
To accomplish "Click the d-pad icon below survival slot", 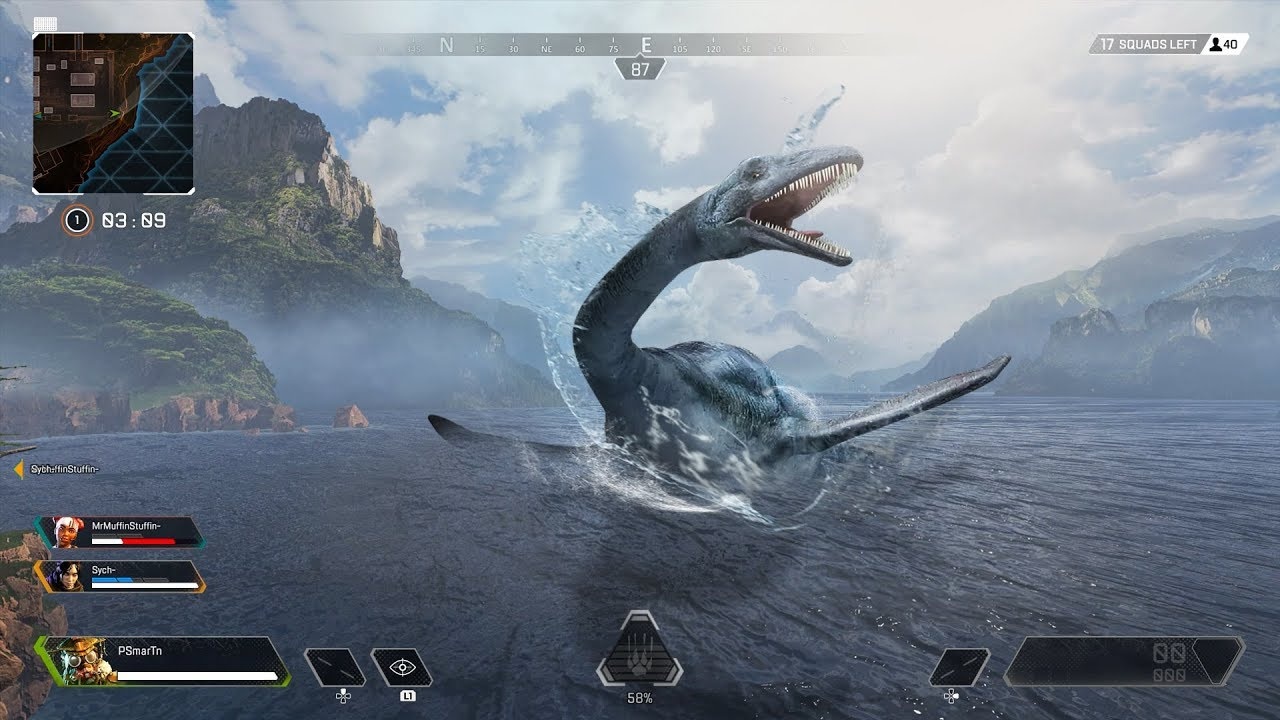I will coord(343,694).
